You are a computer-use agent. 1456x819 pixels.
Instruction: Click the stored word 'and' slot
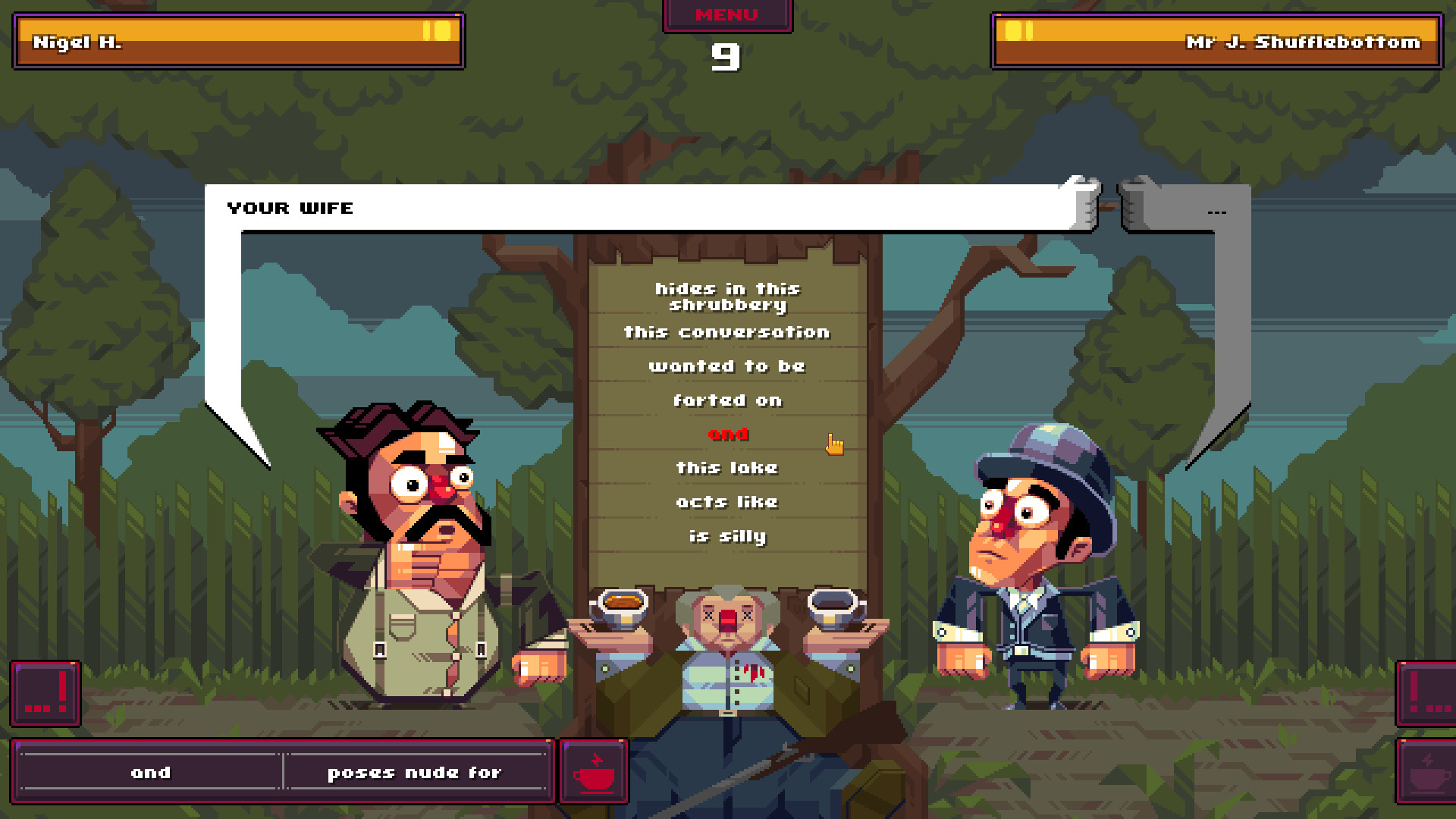[150, 772]
